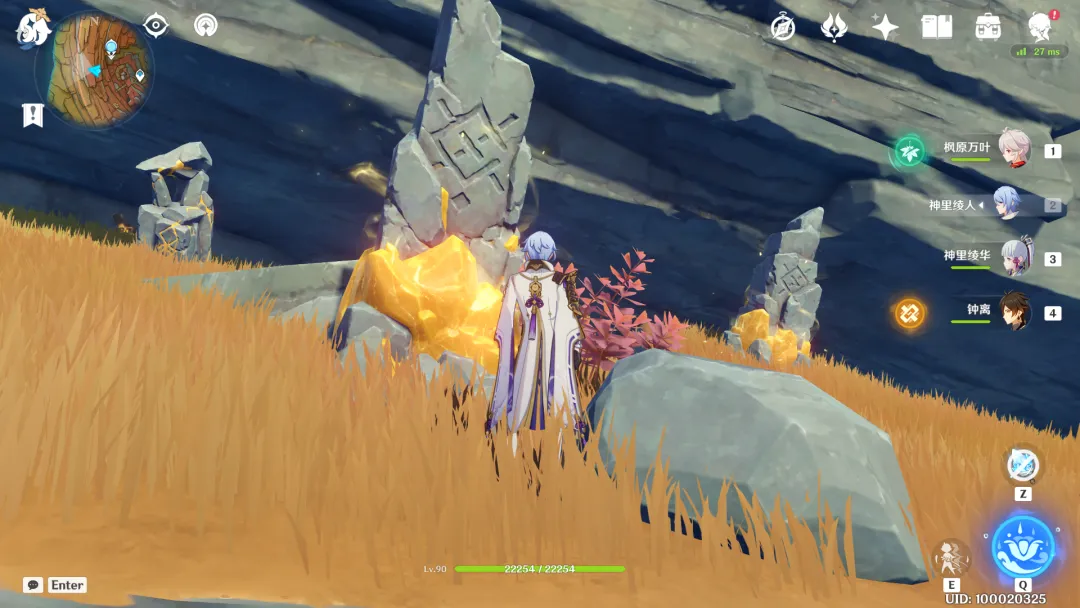The height and width of the screenshot is (608, 1080).
Task: Open the backpack inventory
Action: [988, 27]
